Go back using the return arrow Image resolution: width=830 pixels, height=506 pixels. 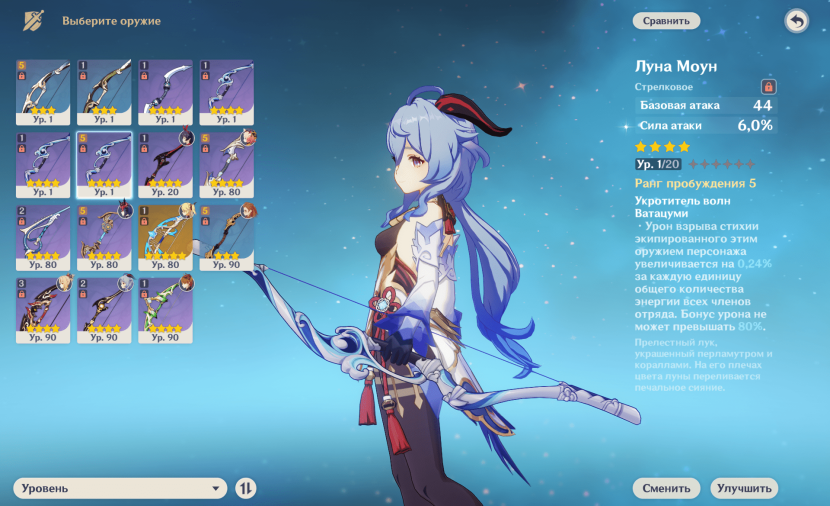pos(796,21)
